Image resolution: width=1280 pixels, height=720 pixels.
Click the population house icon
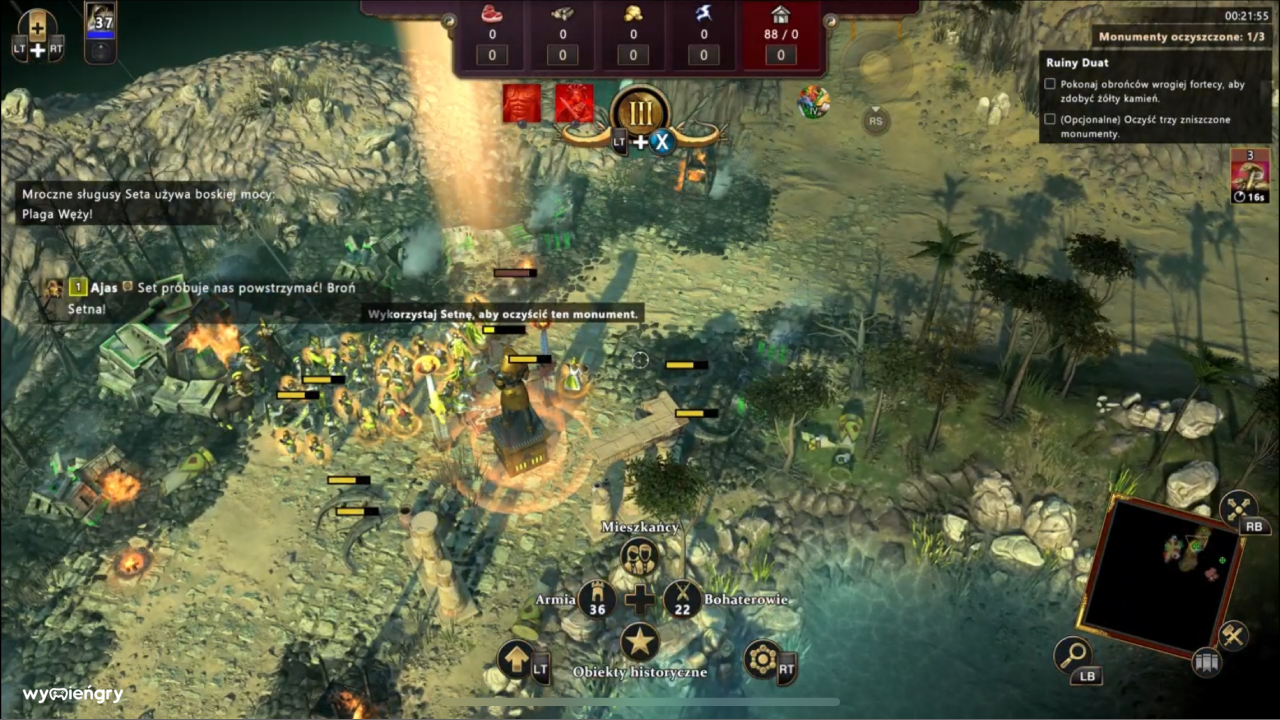[x=780, y=14]
